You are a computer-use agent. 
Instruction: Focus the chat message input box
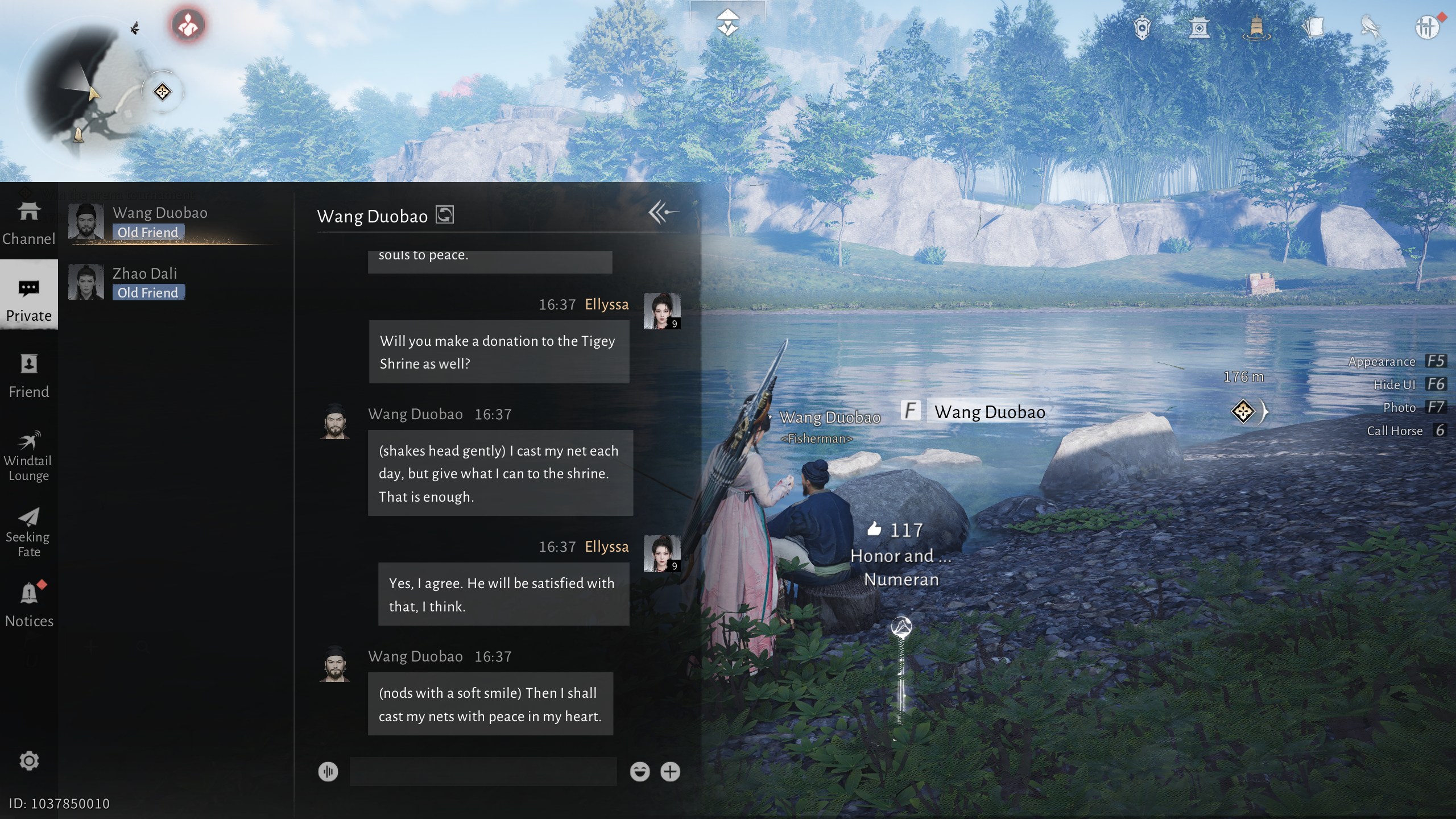tap(483, 772)
